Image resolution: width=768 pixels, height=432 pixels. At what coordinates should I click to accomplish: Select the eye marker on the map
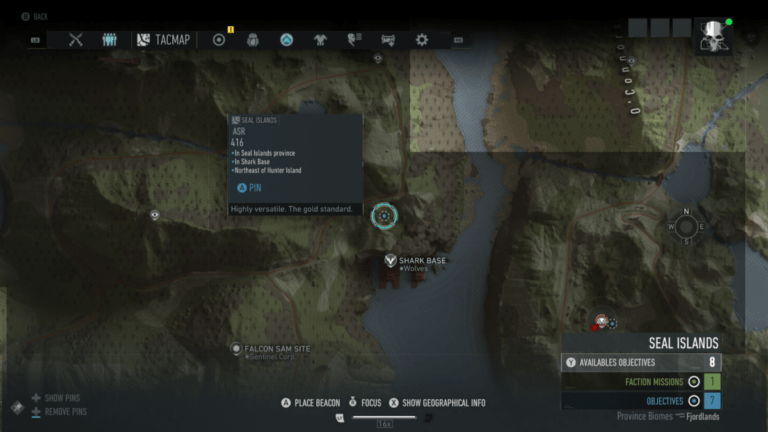point(155,215)
